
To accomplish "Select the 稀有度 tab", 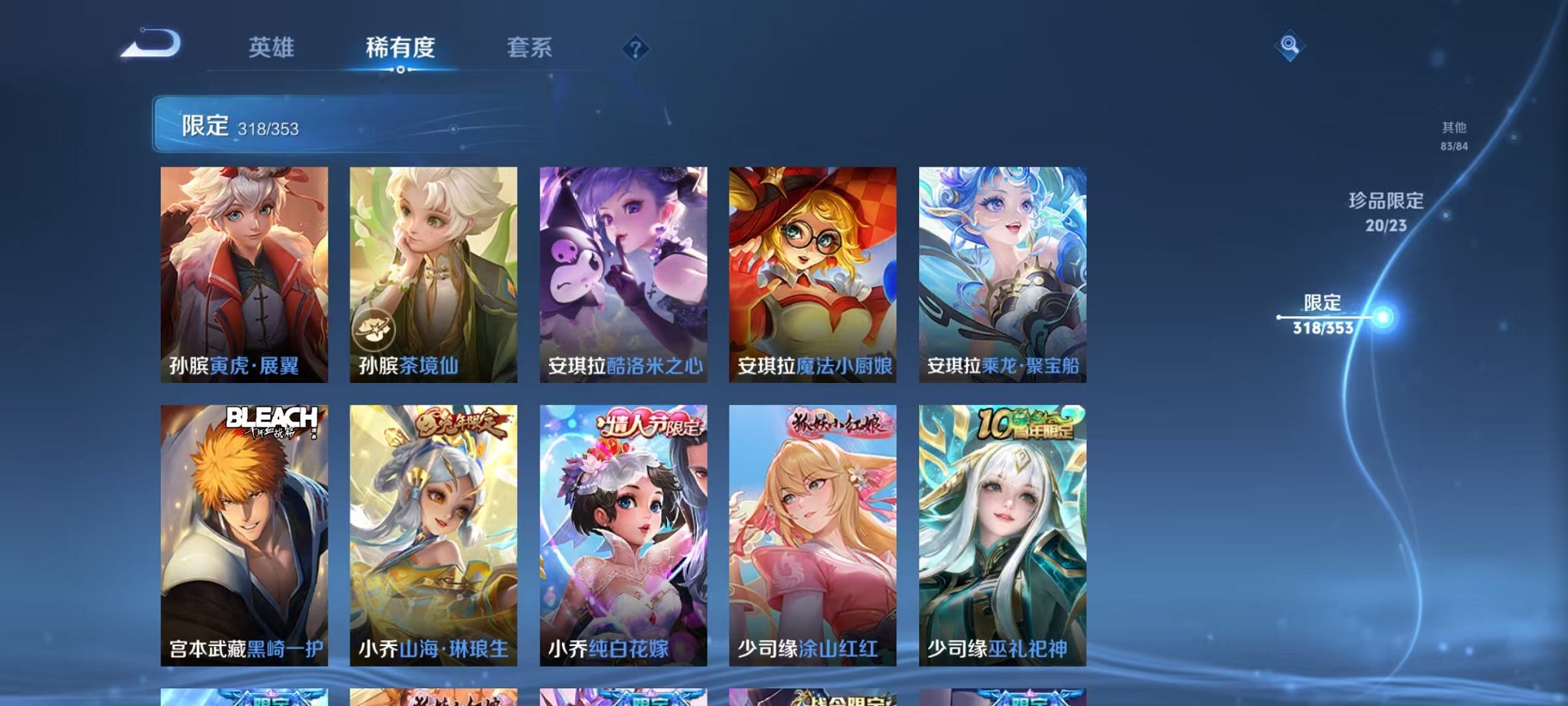I will pyautogui.click(x=400, y=48).
